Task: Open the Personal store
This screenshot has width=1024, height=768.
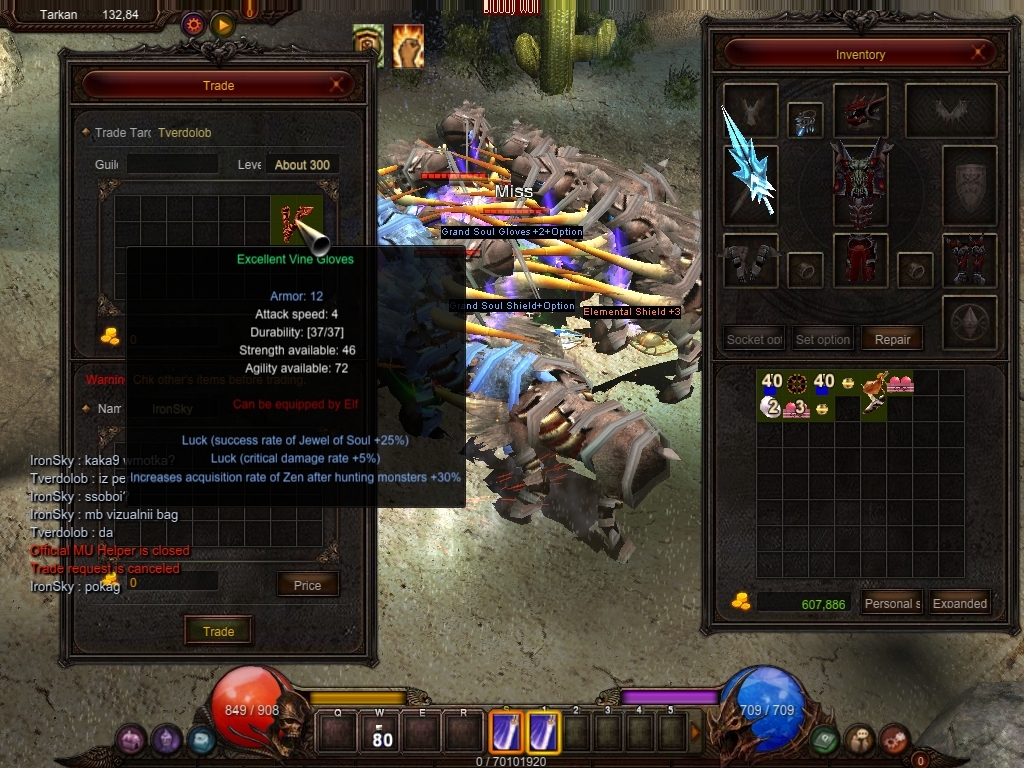Action: (892, 603)
